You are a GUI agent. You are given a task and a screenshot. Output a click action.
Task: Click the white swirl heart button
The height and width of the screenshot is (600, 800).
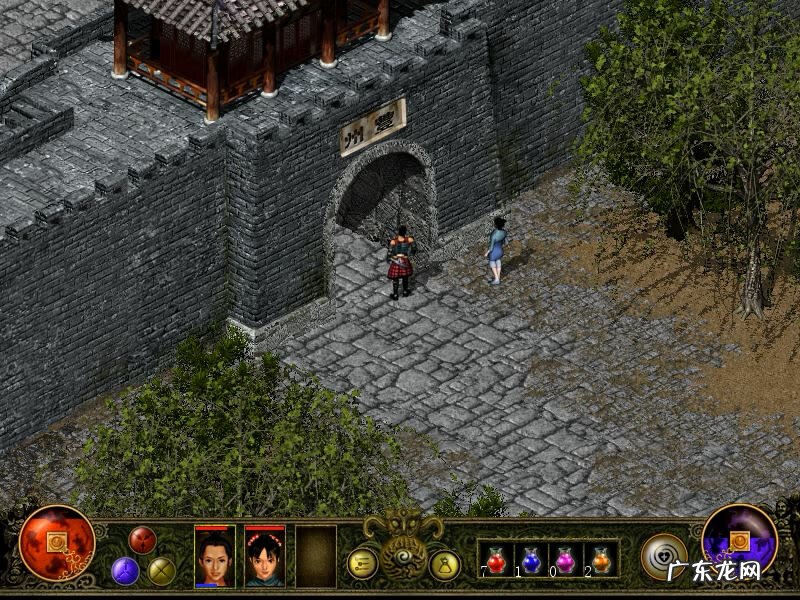click(x=663, y=556)
